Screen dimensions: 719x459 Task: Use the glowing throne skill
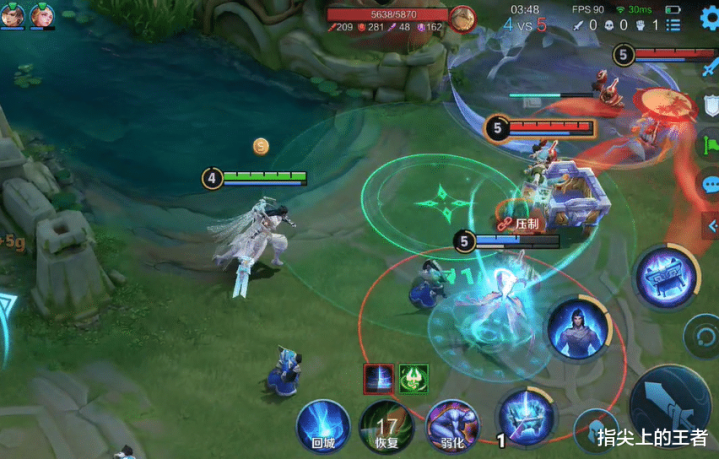tap(664, 277)
